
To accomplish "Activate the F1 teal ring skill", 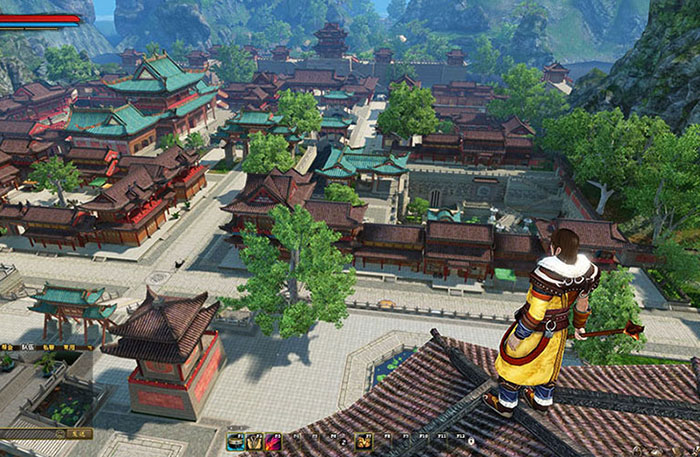I will [236, 440].
